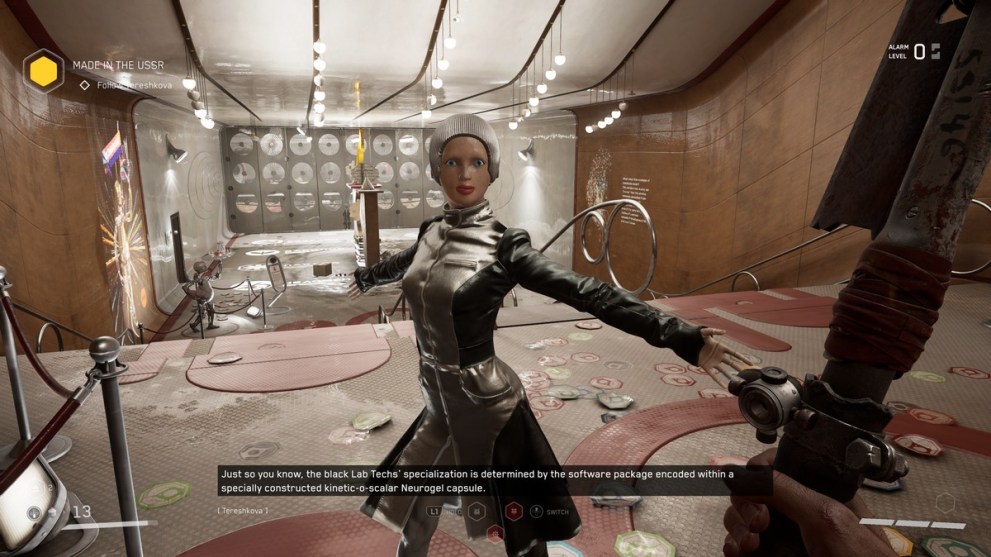This screenshot has height=557, width=991.
Task: Click the hexagon icon above the stamina bars
Action: 944,502
